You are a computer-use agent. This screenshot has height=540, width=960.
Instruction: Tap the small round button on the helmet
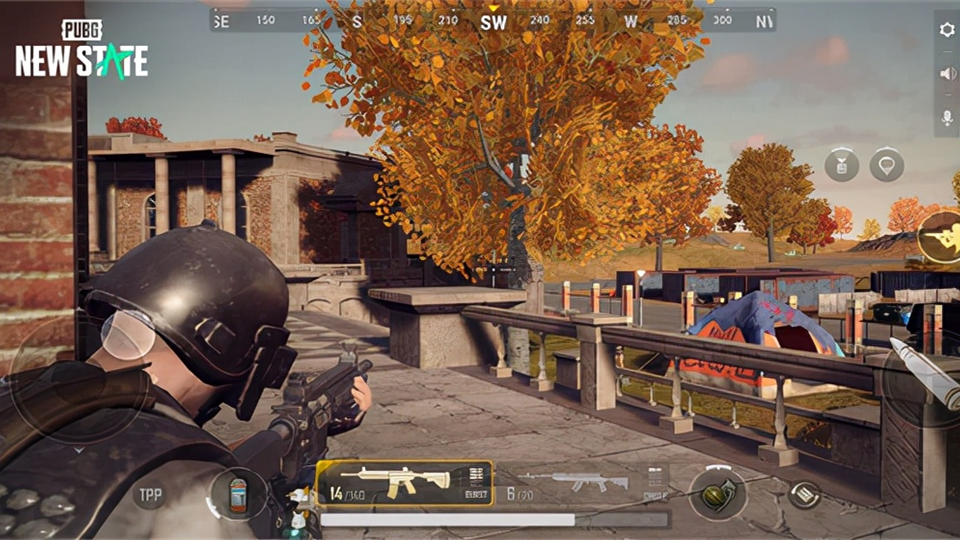click(x=128, y=335)
